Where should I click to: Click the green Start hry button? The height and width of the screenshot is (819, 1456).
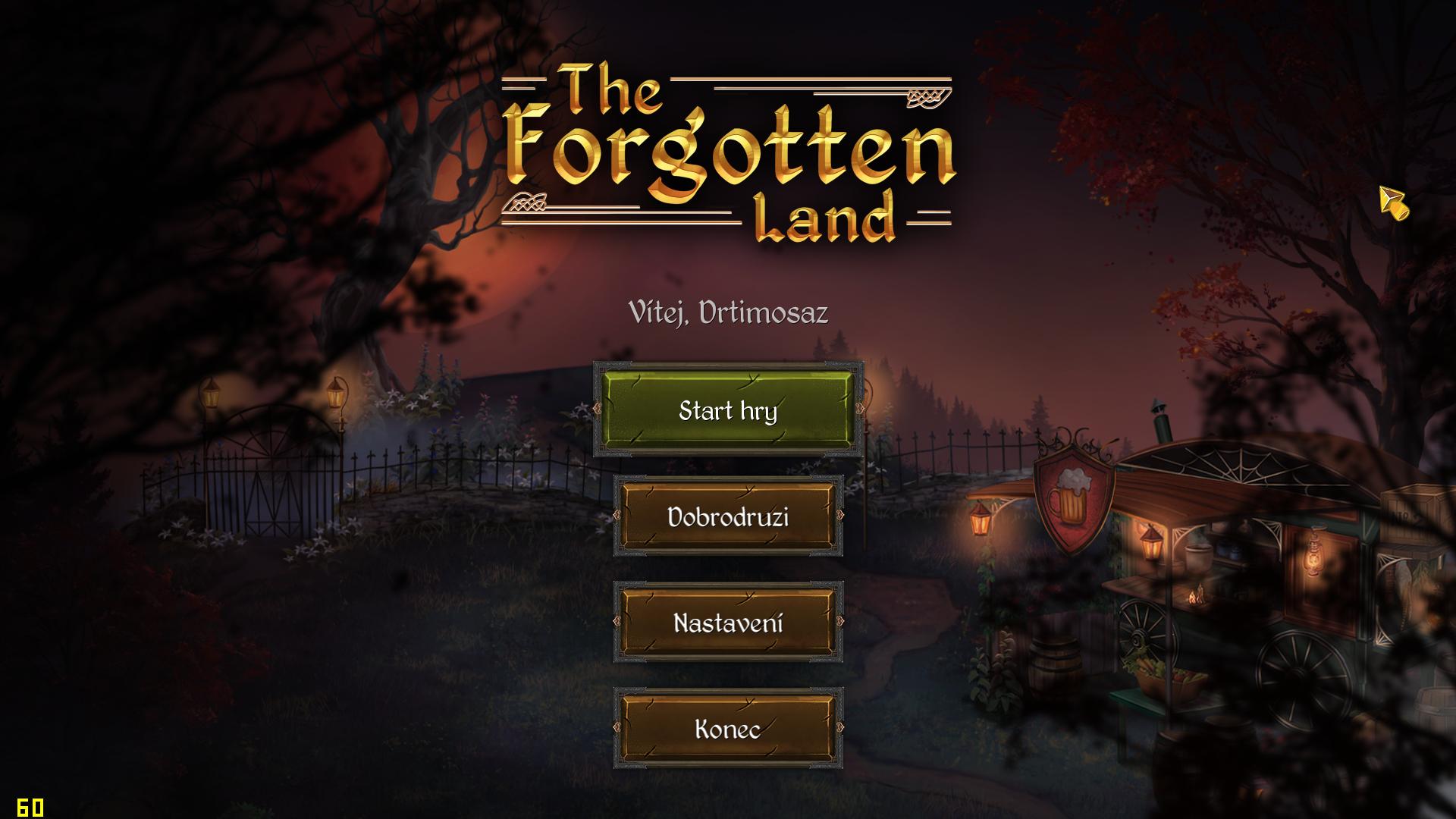pyautogui.click(x=728, y=410)
